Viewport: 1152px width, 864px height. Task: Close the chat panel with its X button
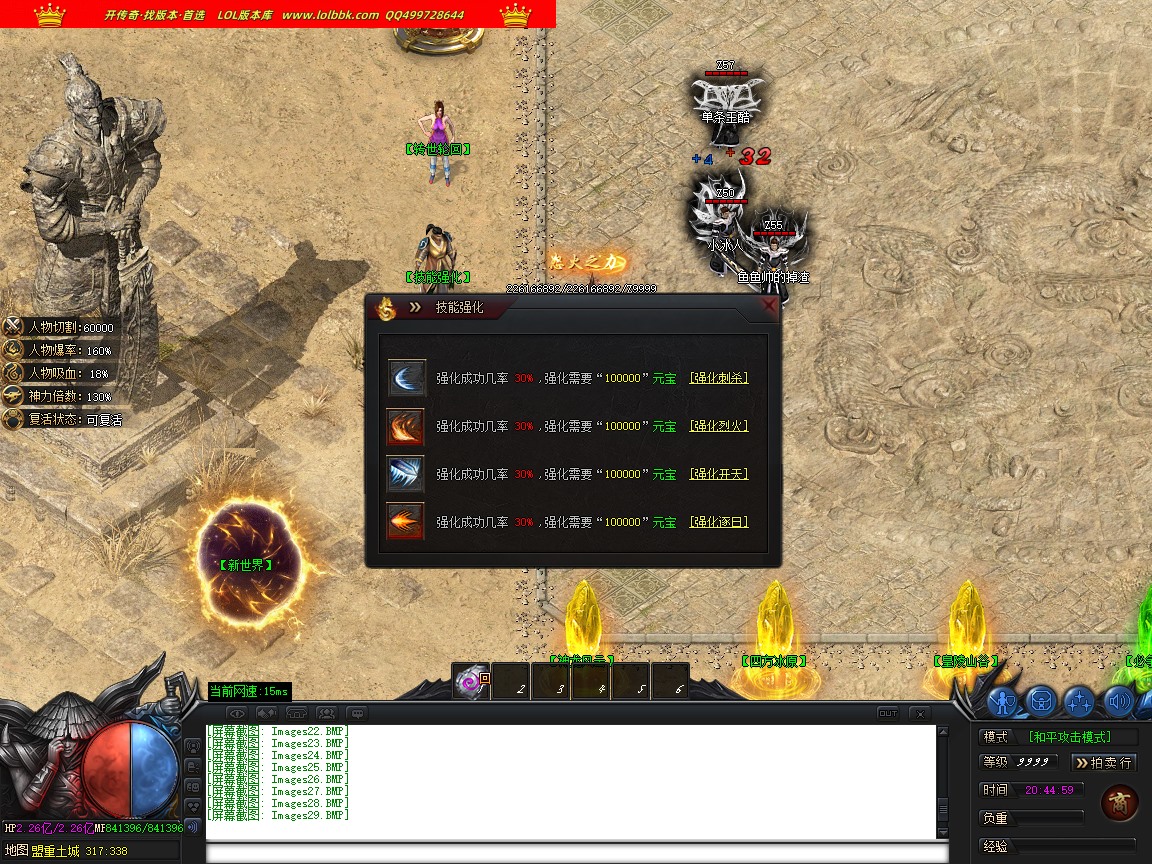coord(919,713)
